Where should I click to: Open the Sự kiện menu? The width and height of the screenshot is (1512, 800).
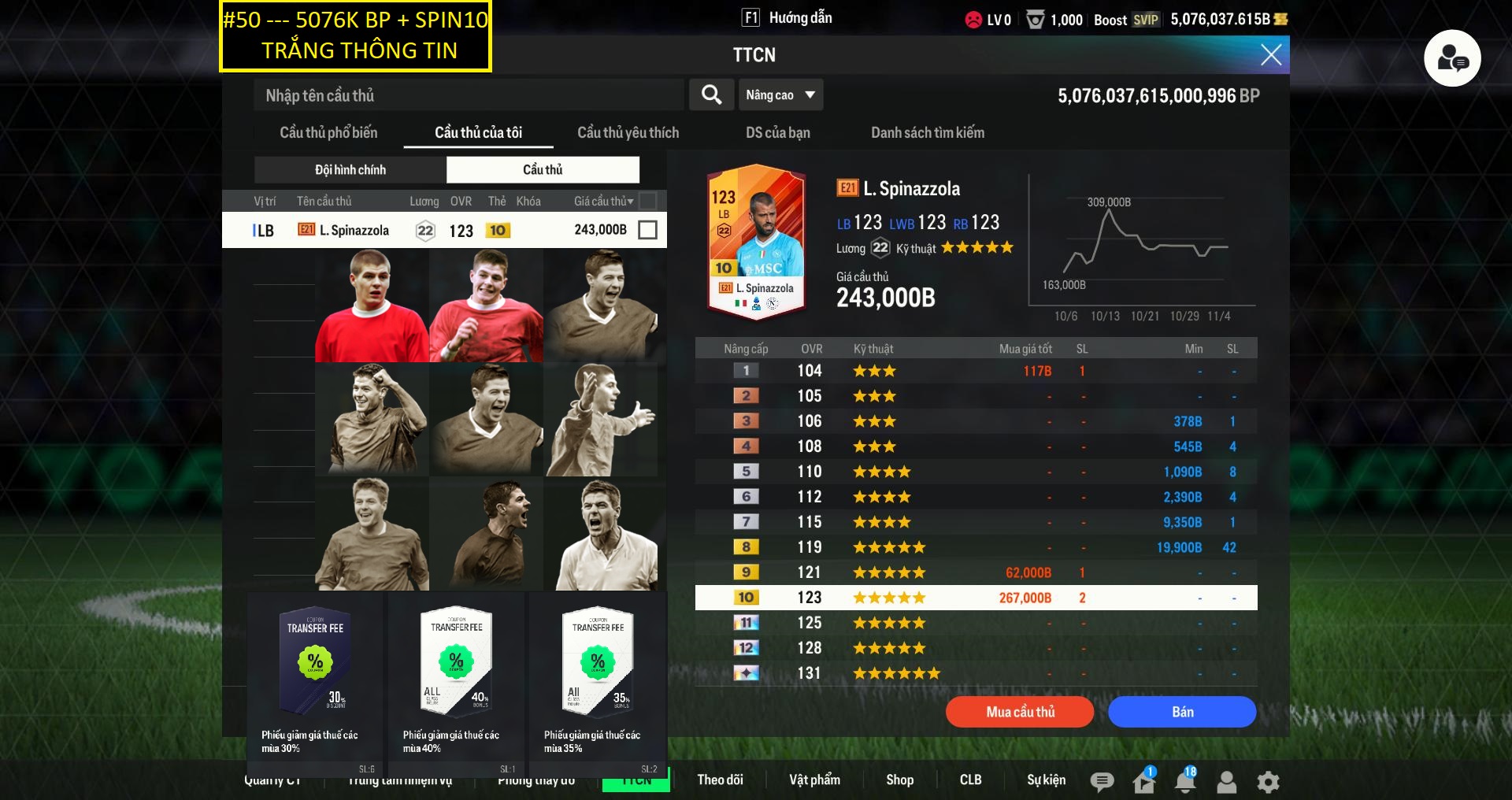click(1046, 780)
